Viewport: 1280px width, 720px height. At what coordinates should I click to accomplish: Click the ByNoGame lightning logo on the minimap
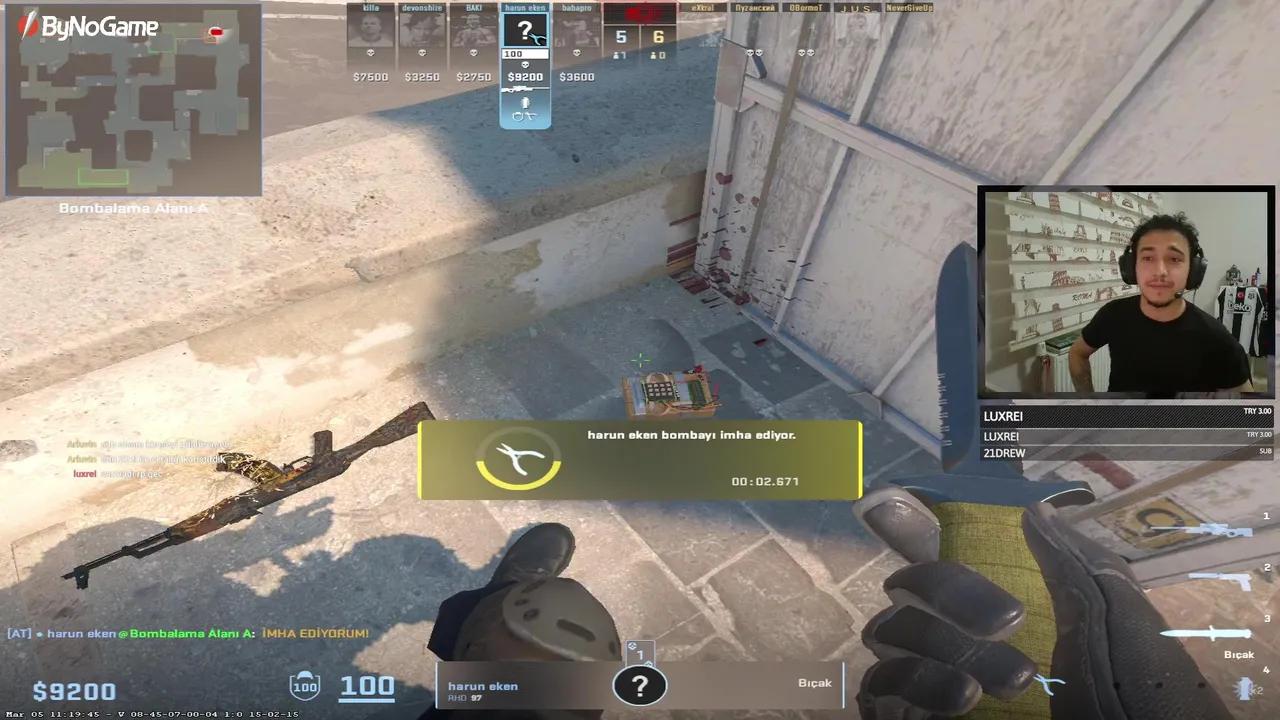26,28
